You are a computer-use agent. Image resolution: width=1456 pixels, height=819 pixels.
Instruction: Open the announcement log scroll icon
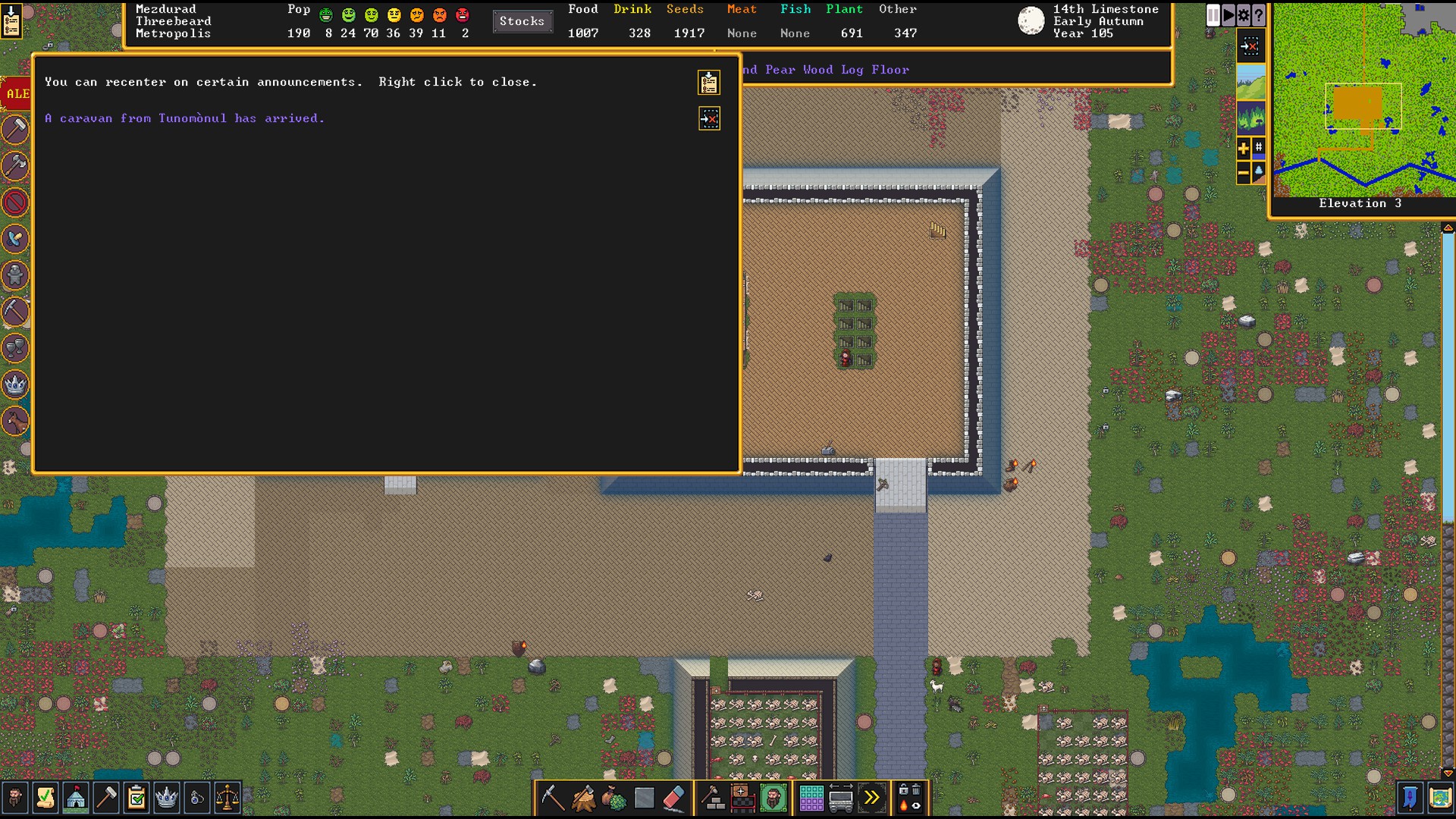709,82
